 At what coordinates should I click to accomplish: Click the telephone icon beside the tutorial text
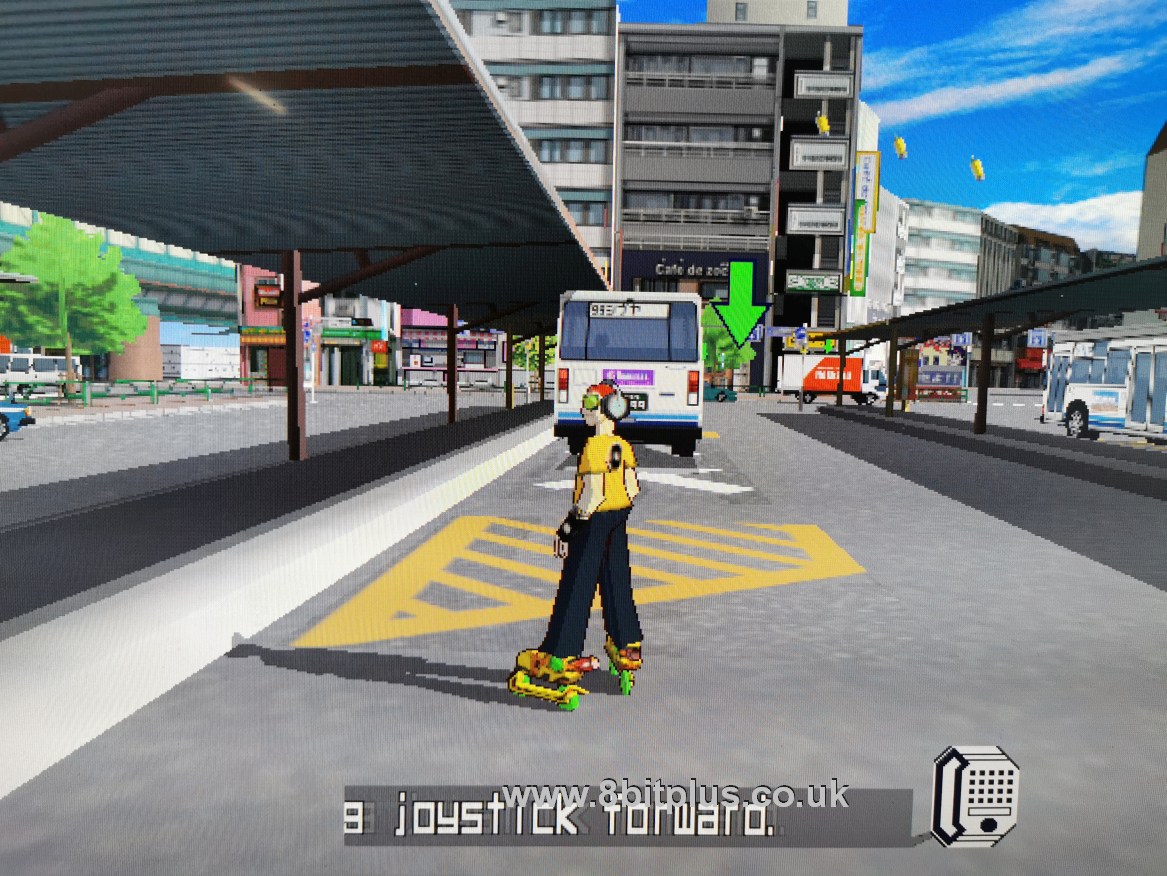975,796
